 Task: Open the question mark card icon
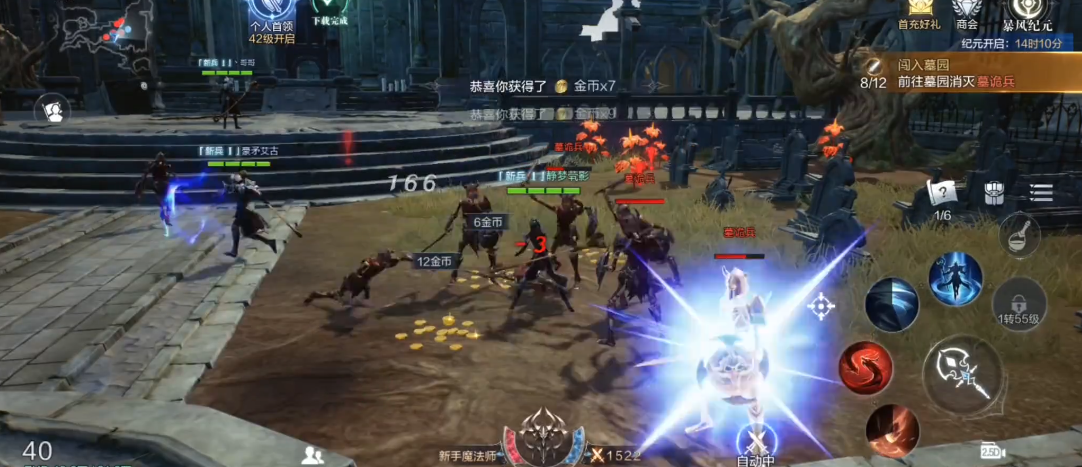click(x=942, y=193)
